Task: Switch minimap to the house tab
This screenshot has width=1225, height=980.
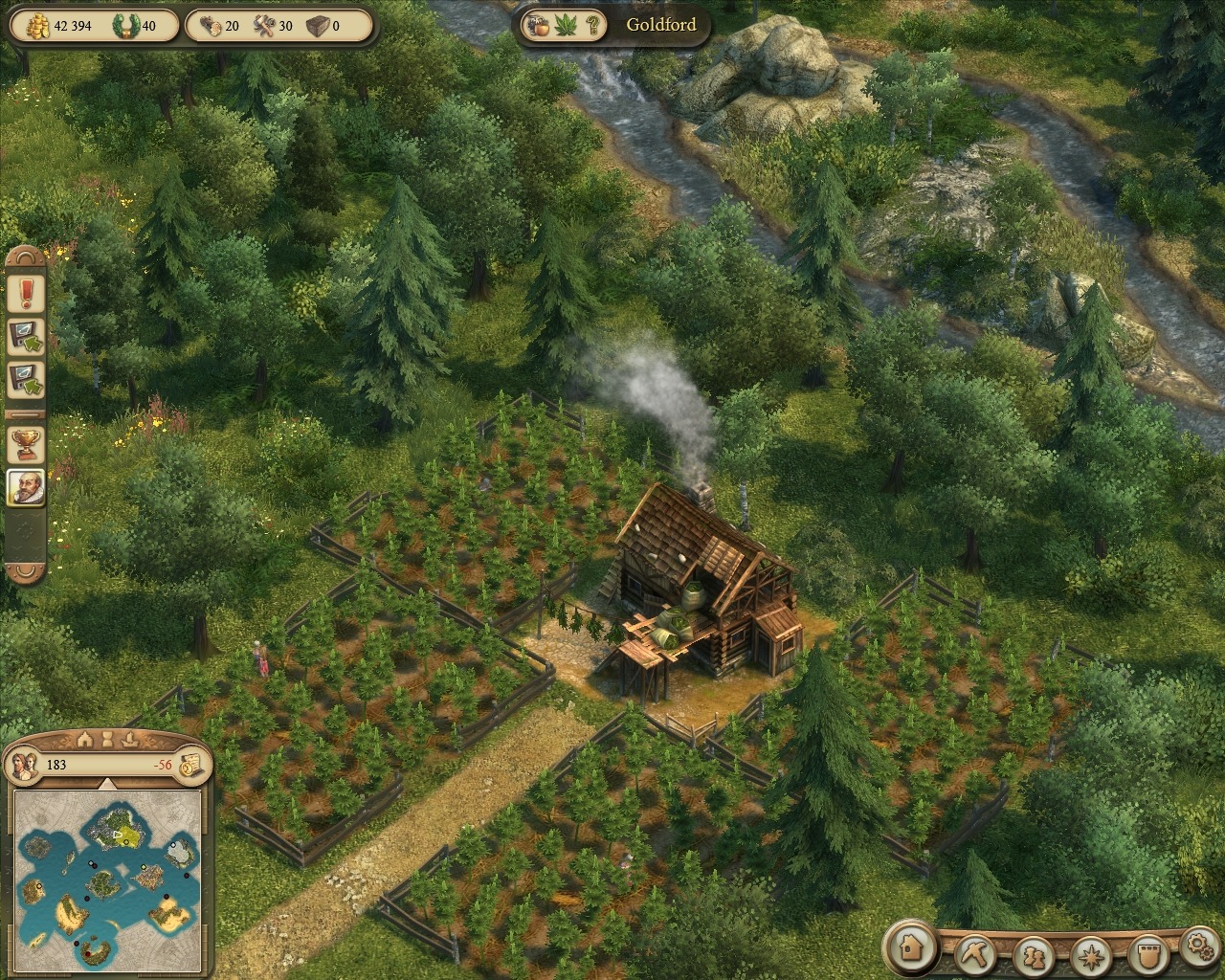Action: [84, 739]
